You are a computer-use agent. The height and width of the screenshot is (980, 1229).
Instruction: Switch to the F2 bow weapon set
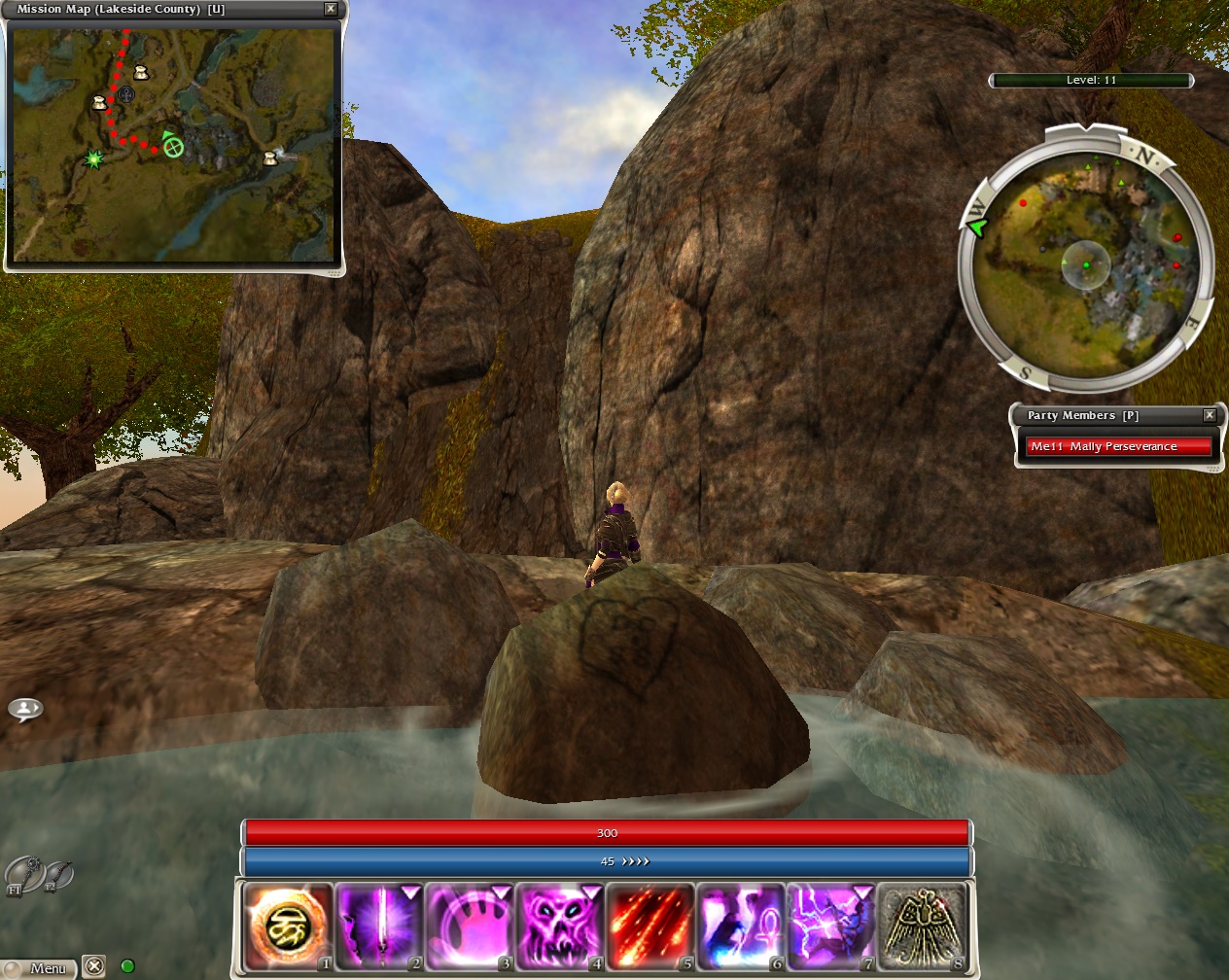coord(58,874)
